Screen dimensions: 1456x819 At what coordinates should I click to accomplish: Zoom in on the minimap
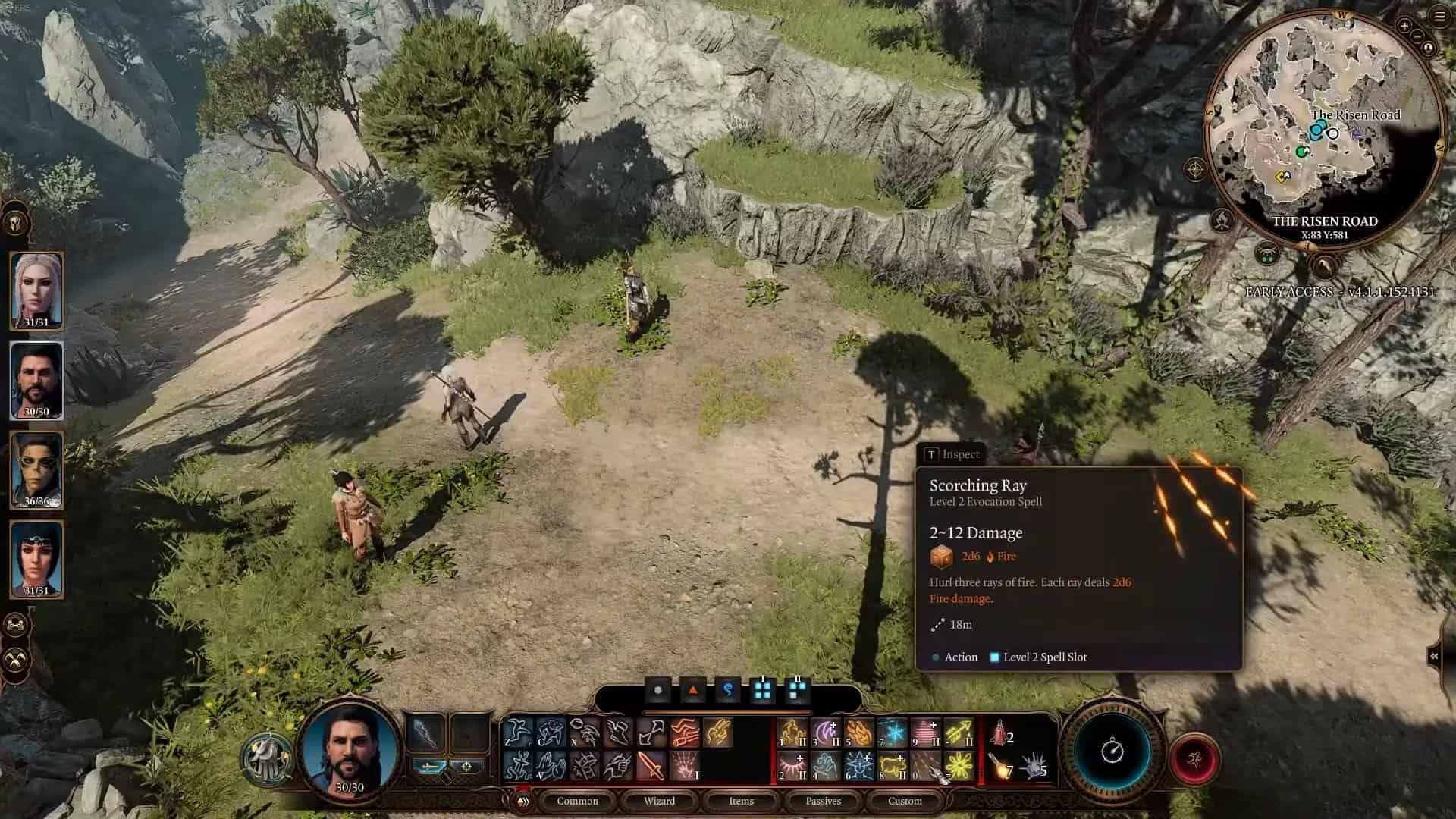(1404, 27)
